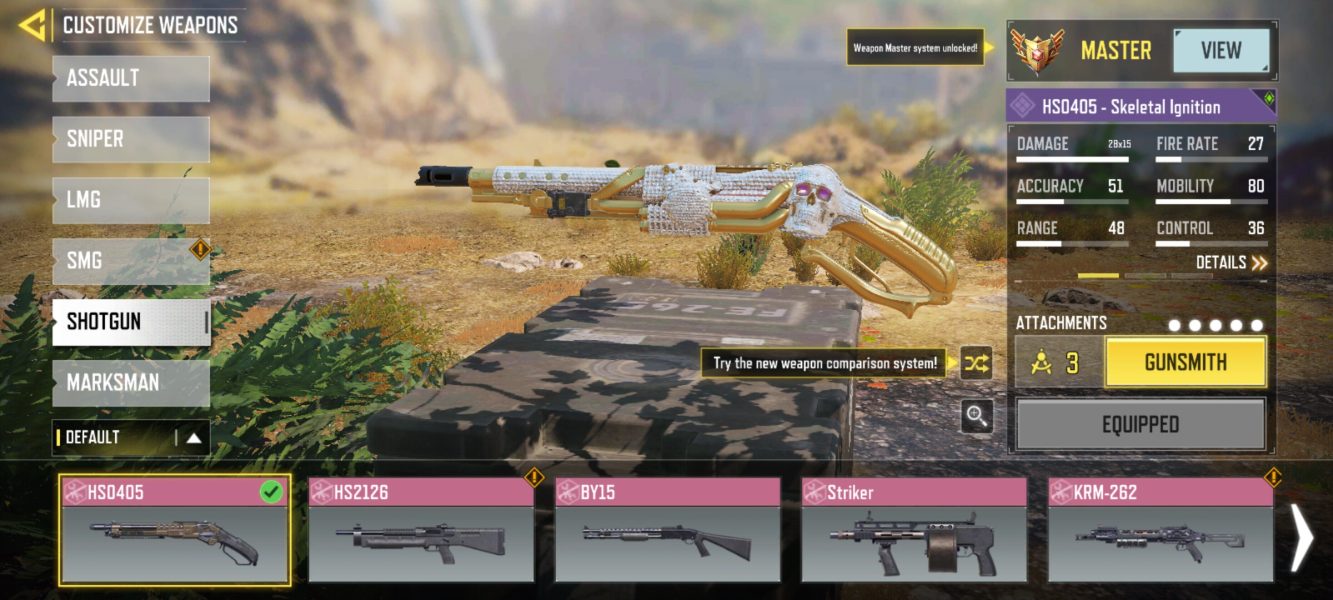Choose the HS2126 shotgun card
Viewport: 1333px width, 600px height.
coord(421,530)
